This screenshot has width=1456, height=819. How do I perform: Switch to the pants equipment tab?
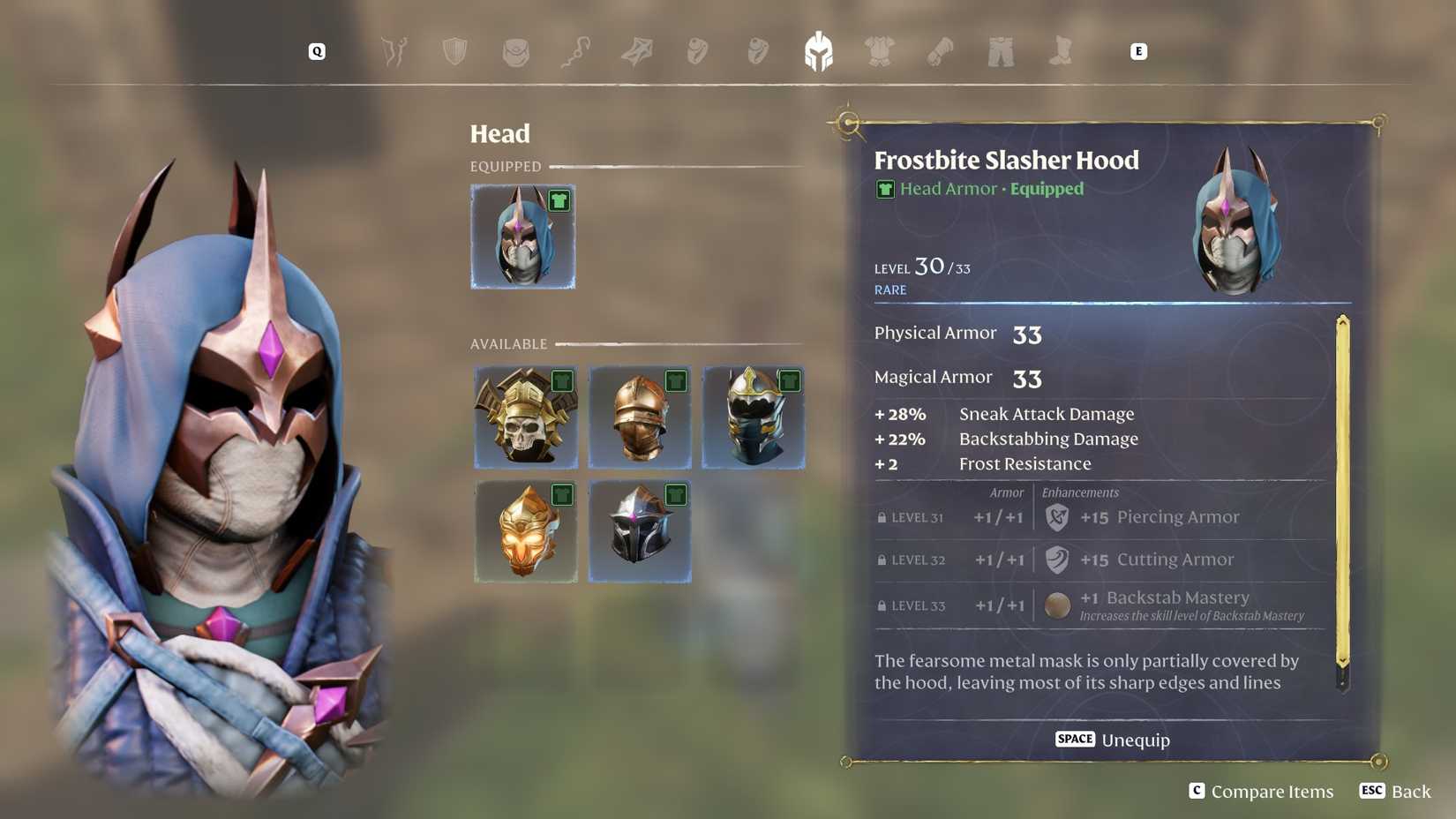[x=999, y=51]
